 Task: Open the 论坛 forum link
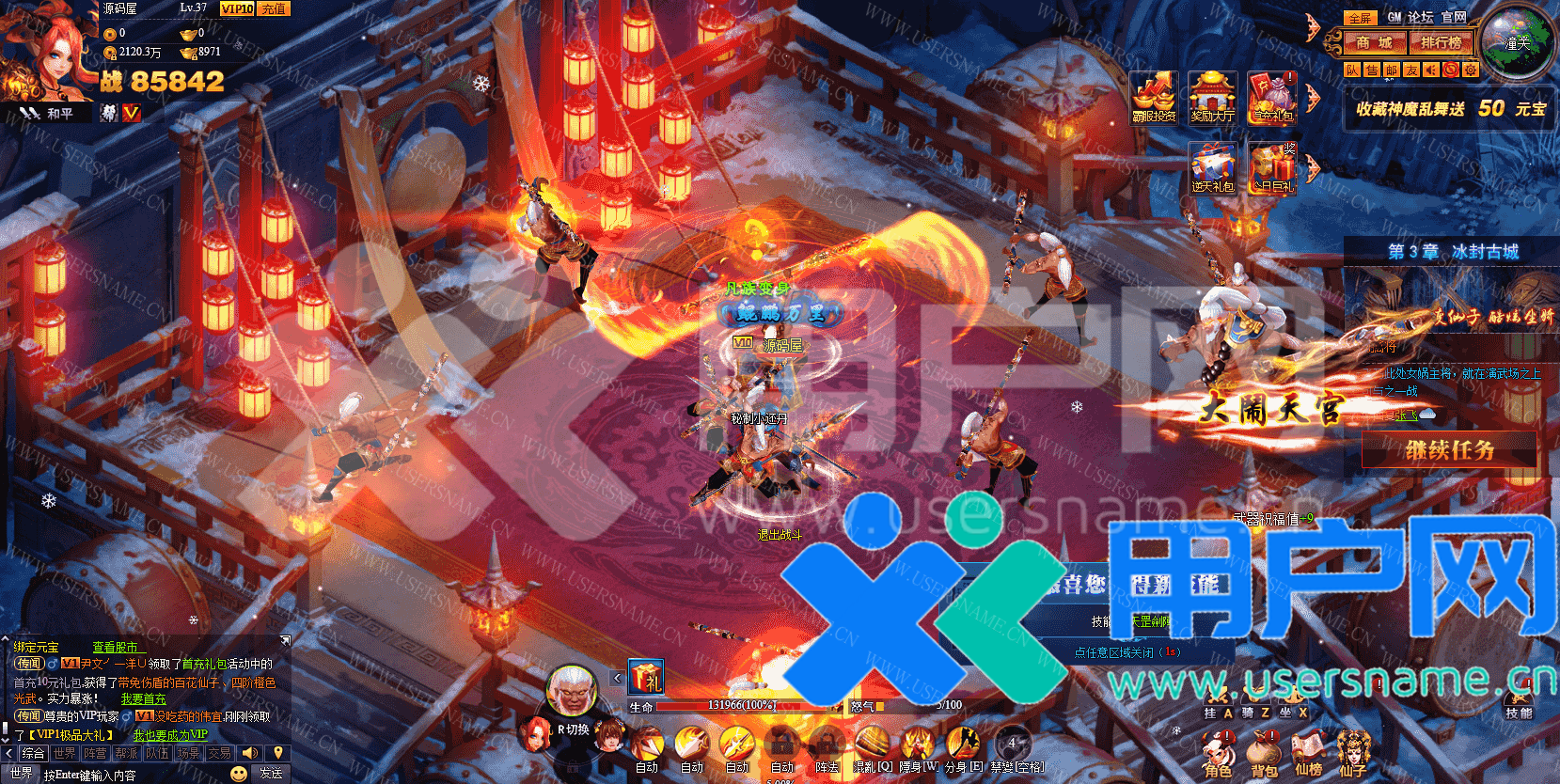pyautogui.click(x=1420, y=17)
